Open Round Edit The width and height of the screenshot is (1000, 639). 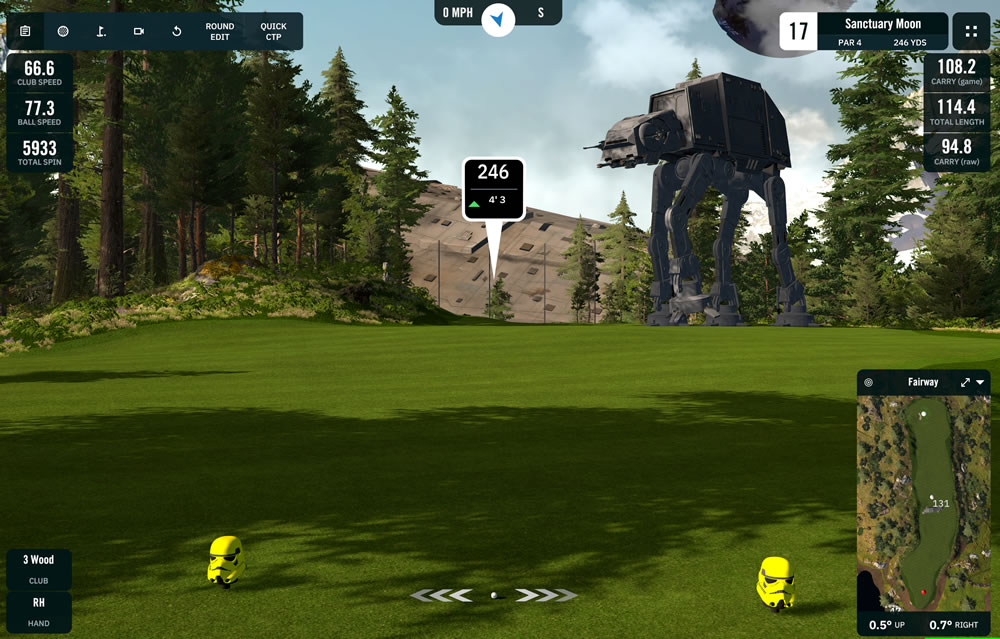220,31
